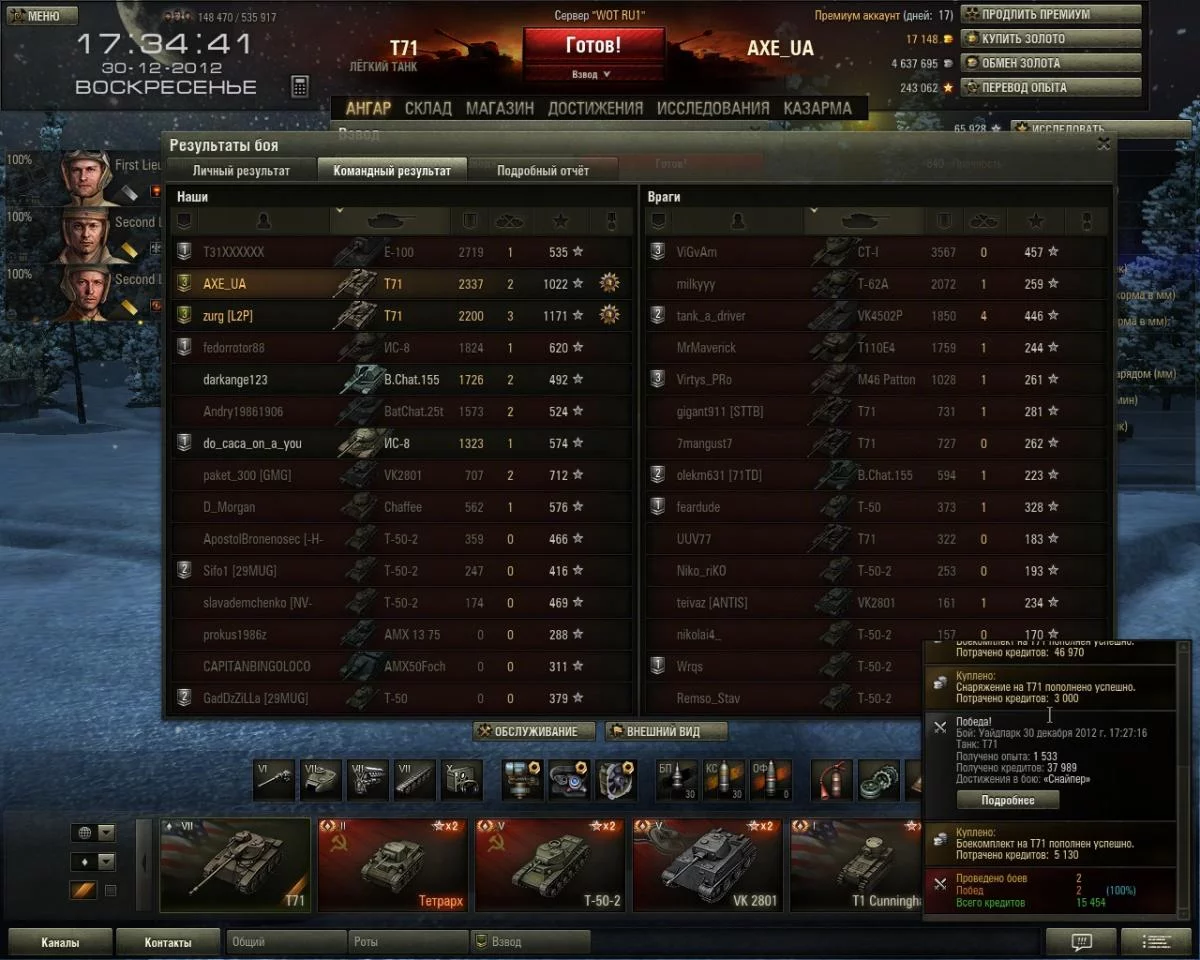Screen dimensions: 1200x960
Task: Open the Обслуживание service button
Action: 534,731
